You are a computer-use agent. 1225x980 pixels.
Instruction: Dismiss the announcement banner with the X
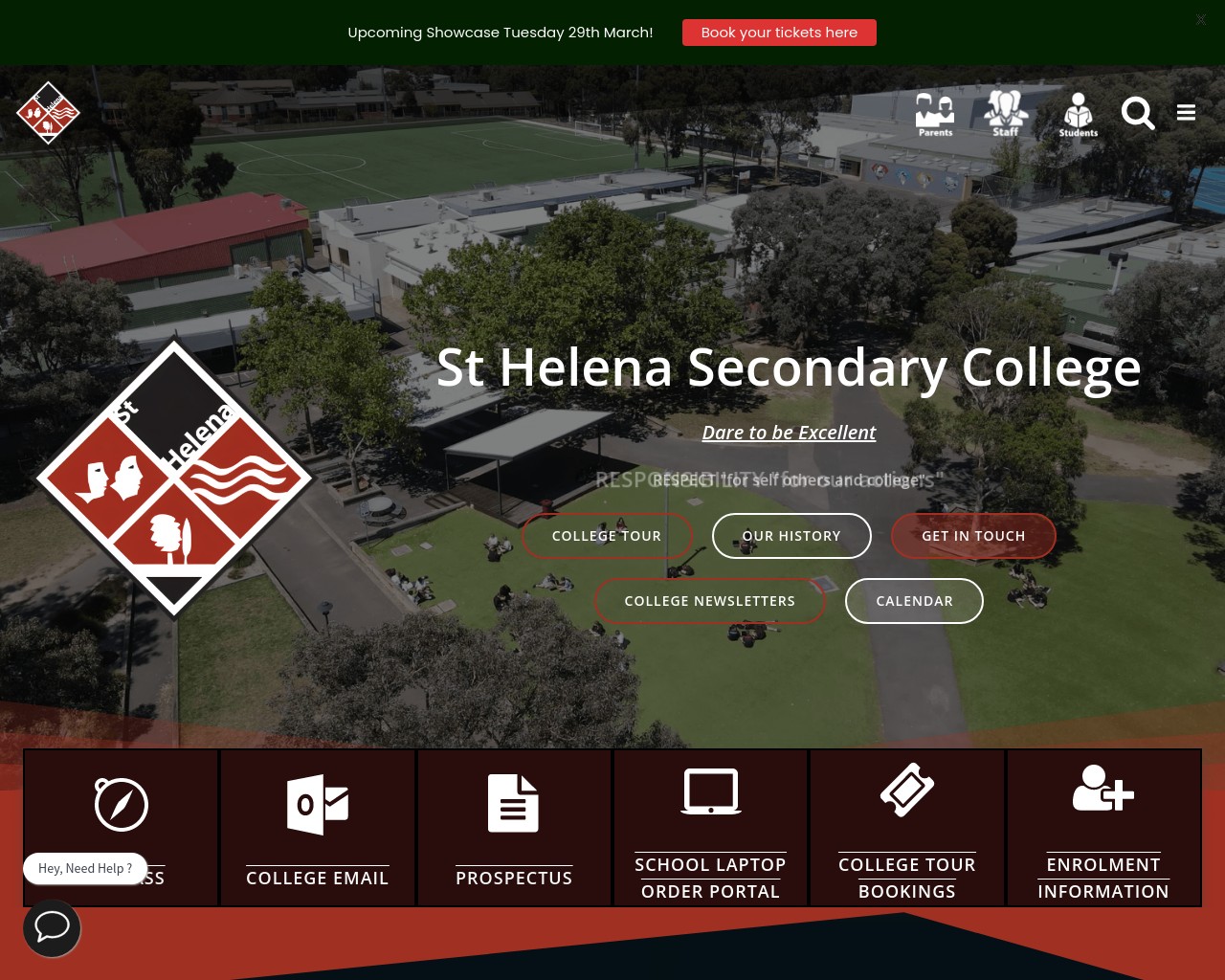click(x=1200, y=19)
